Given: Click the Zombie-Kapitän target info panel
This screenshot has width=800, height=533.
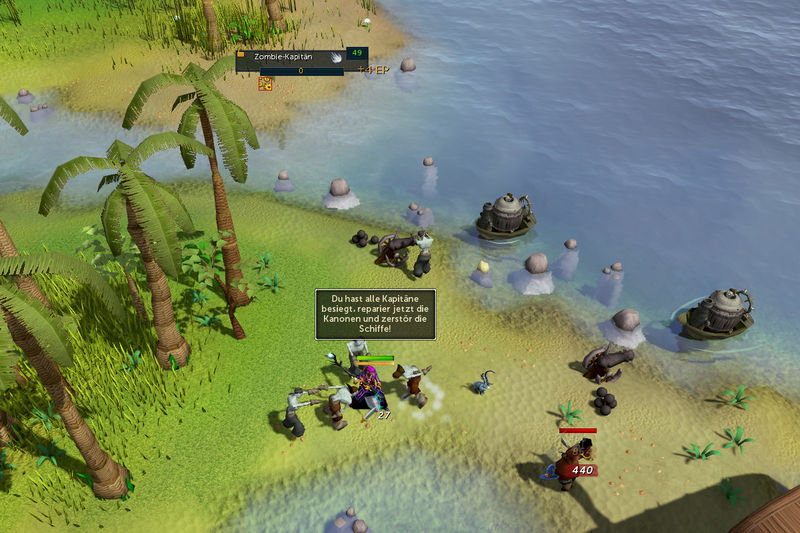Looking at the screenshot, I should (290, 58).
